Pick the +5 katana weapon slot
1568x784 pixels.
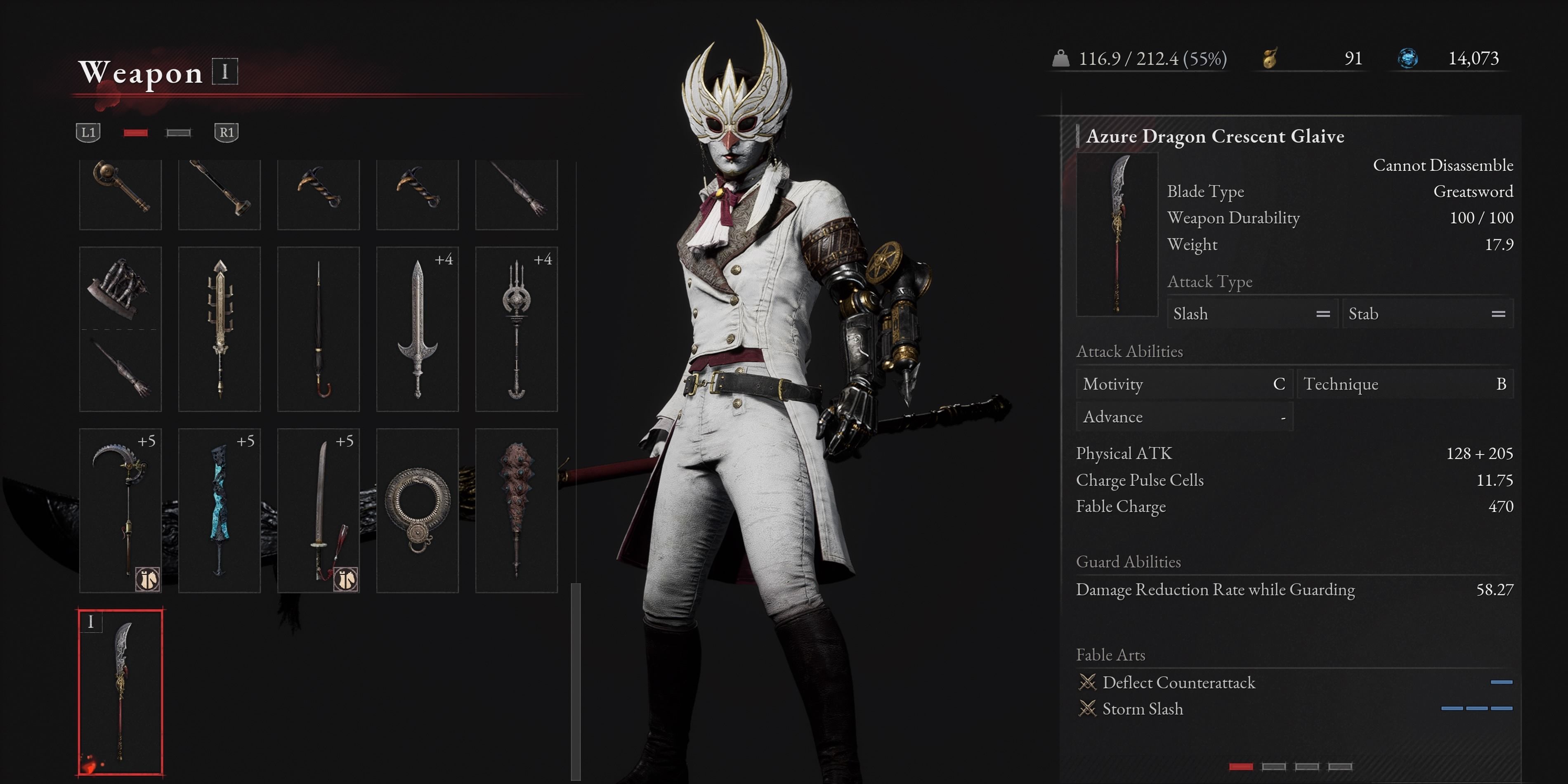[x=319, y=510]
